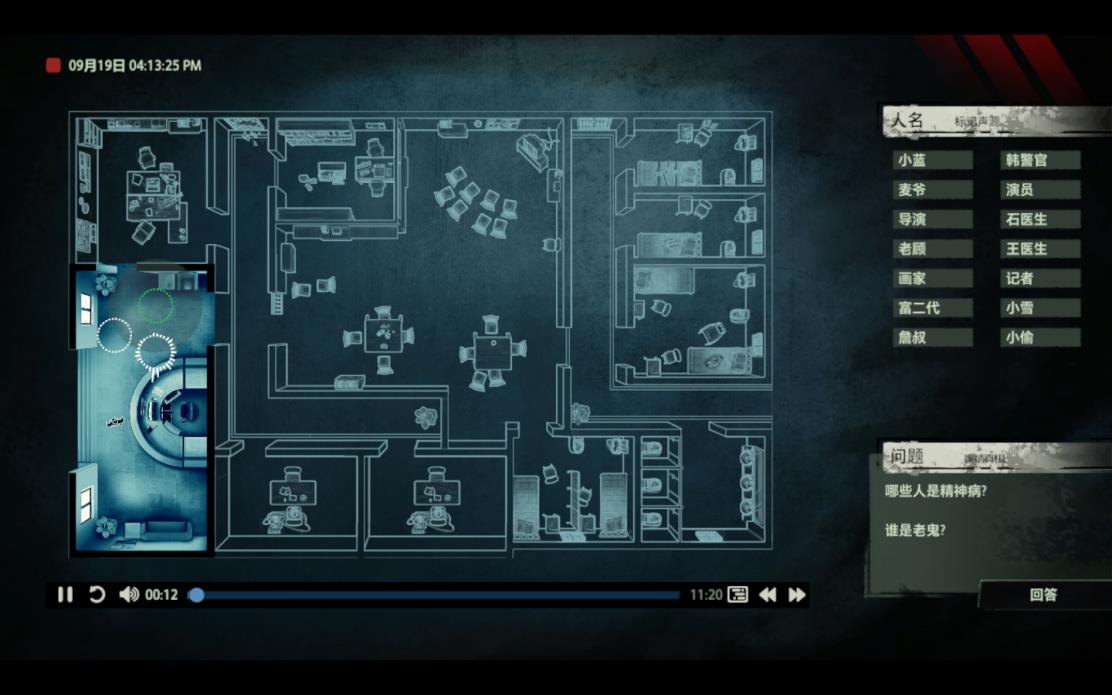Select the name tag 小蓝
The width and height of the screenshot is (1112, 695).
tap(932, 160)
